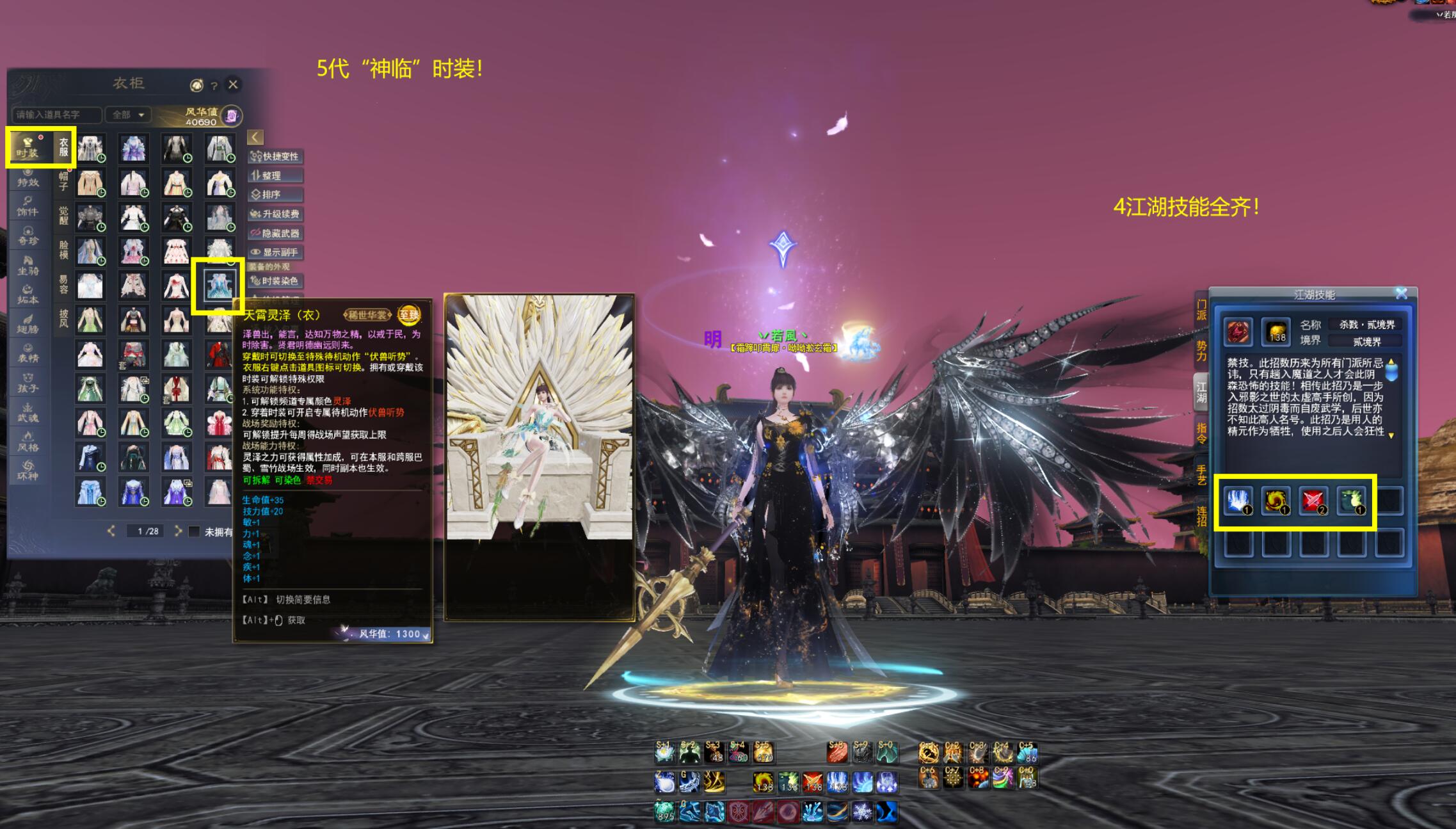Click the 整理 organize button

pos(275,175)
